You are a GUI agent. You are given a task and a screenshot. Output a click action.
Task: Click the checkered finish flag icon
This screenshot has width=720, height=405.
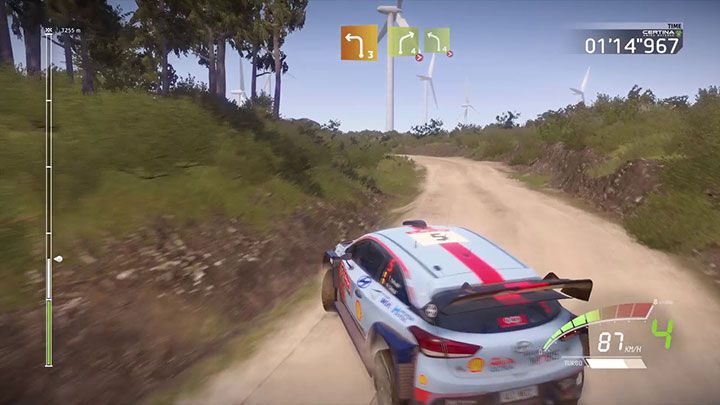click(x=47, y=31)
